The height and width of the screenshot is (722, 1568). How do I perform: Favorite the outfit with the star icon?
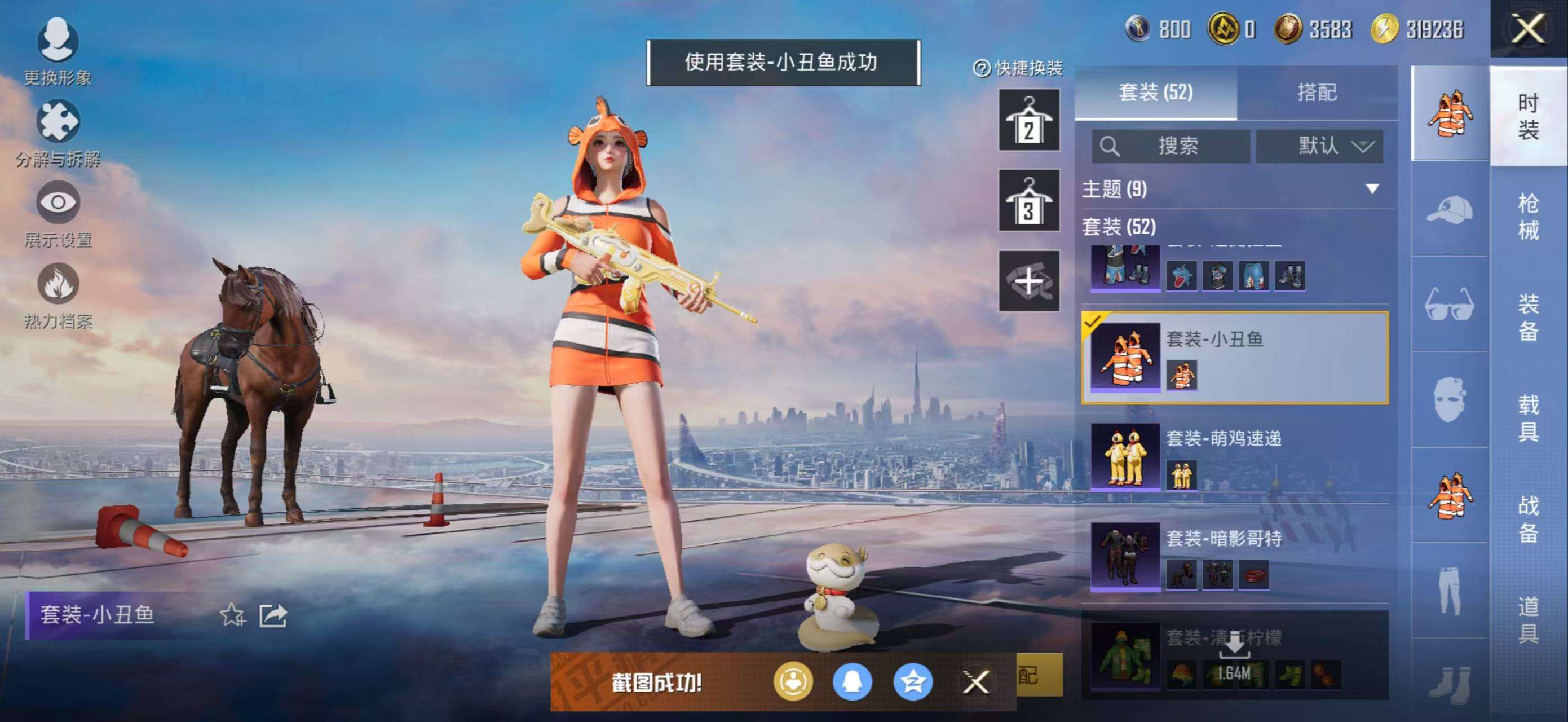pyautogui.click(x=232, y=615)
